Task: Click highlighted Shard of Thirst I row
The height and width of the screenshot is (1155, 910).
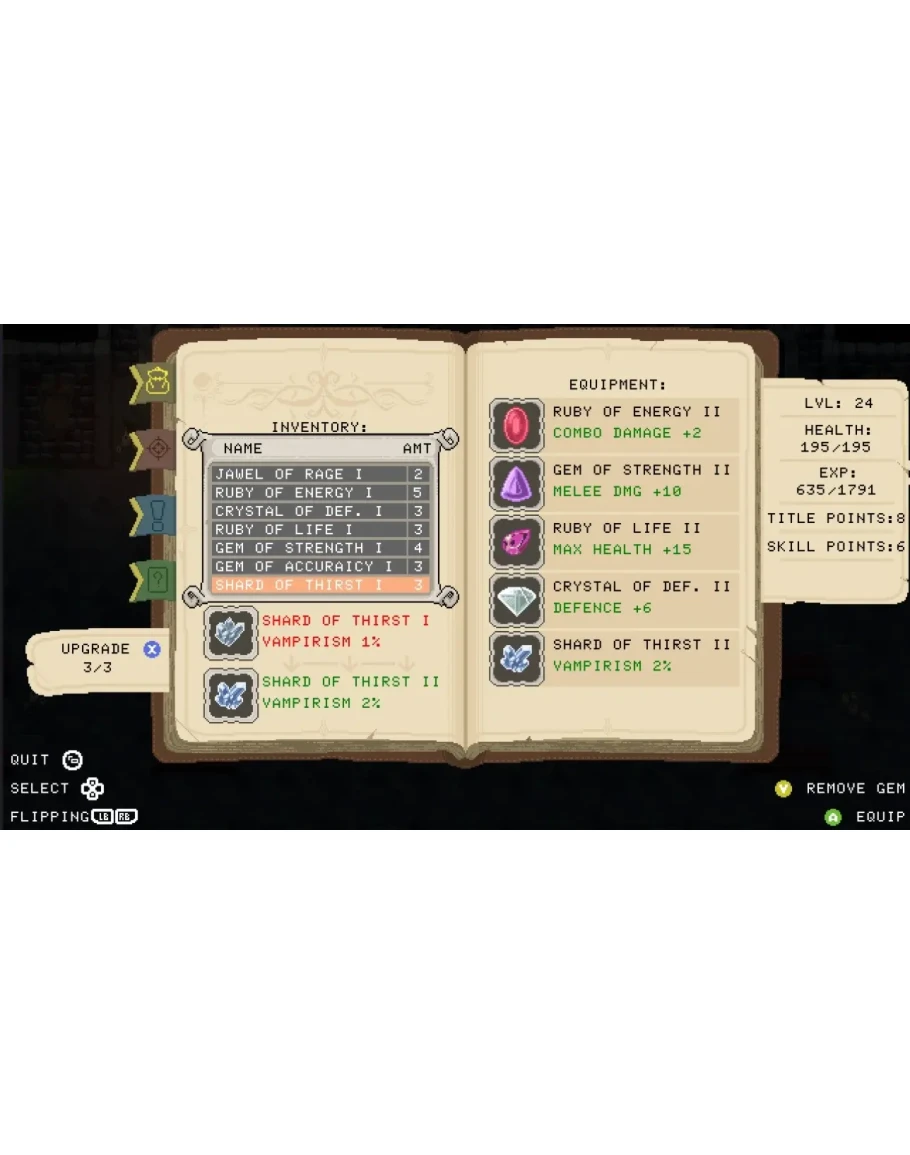Action: click(319, 585)
